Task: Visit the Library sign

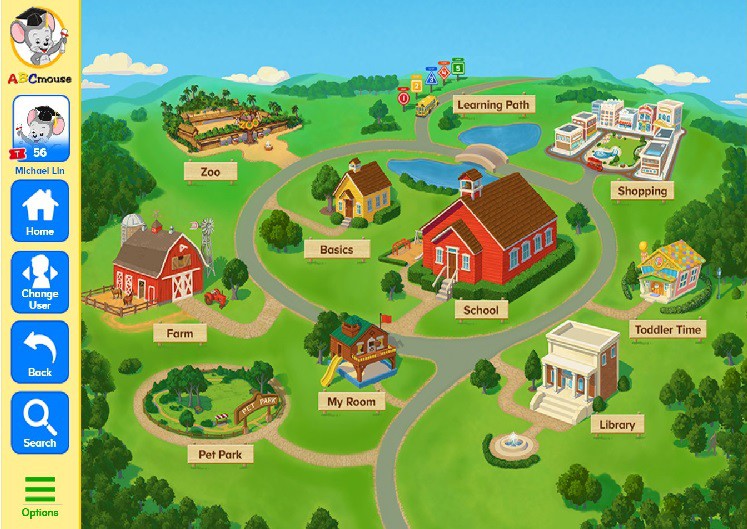Action: (x=617, y=424)
